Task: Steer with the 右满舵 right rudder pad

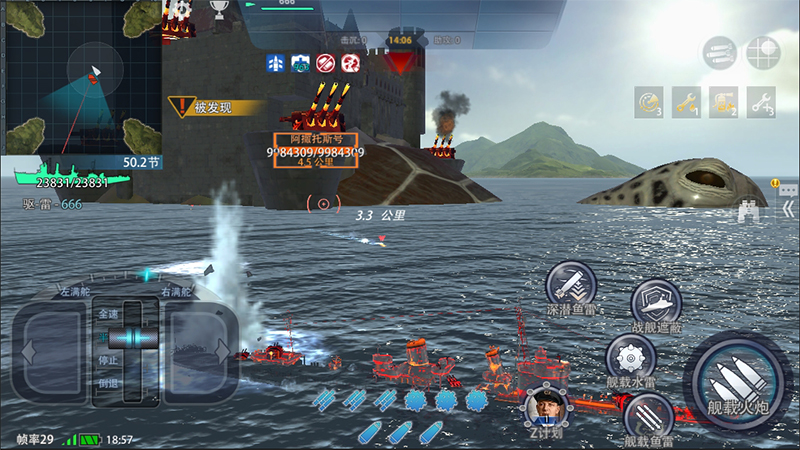Action: click(x=200, y=351)
